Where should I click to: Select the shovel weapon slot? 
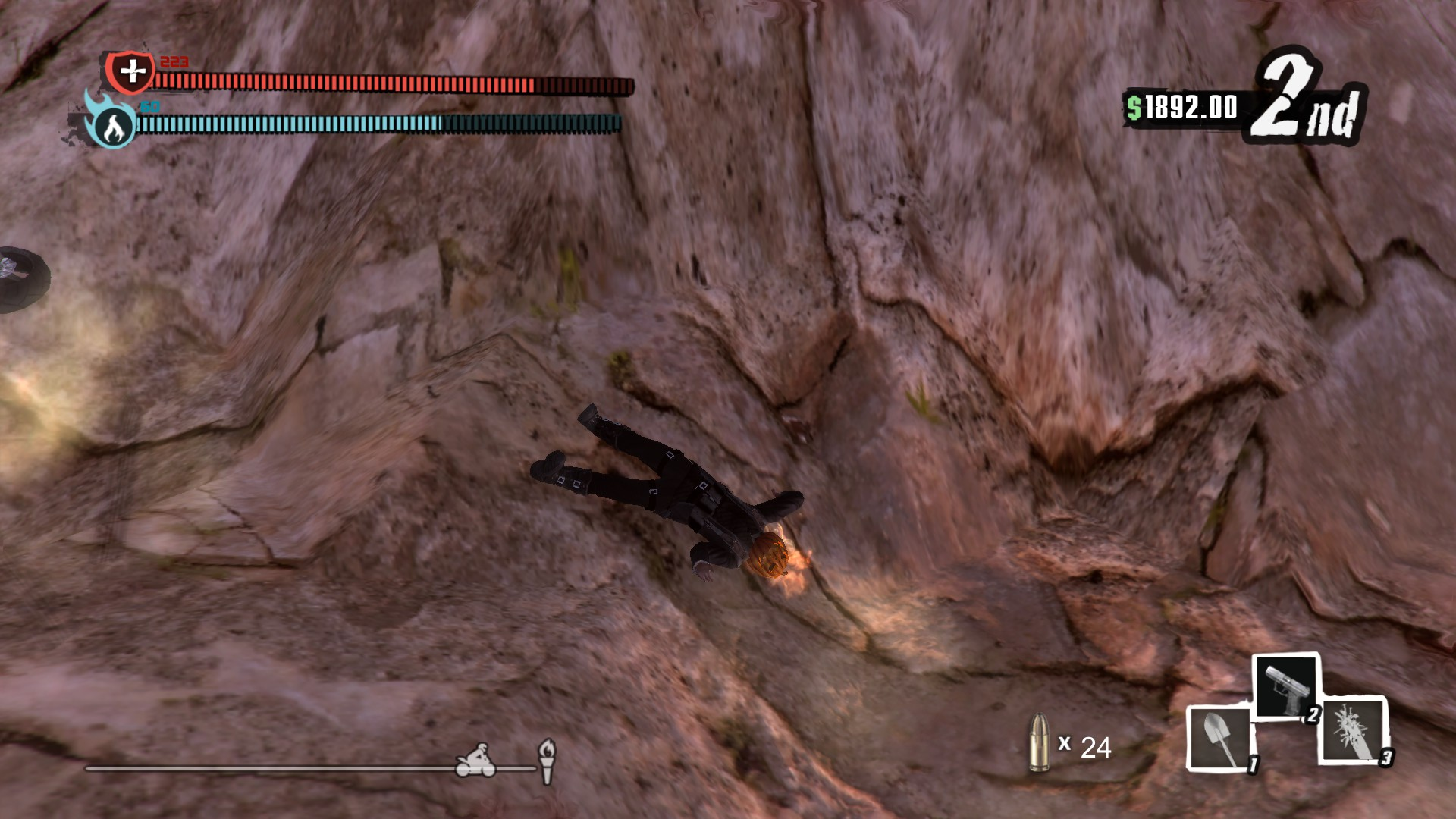point(1218,739)
